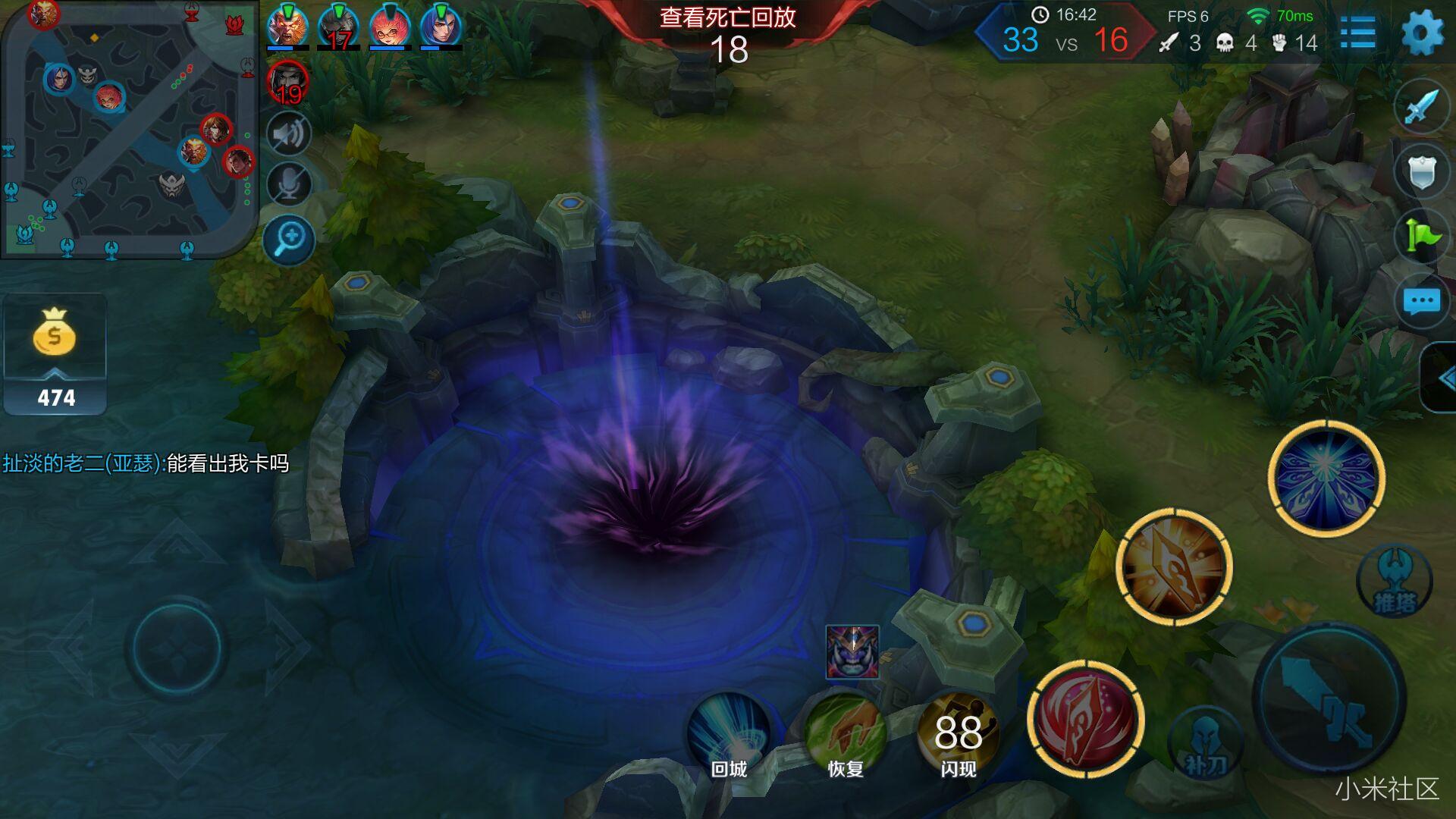Zoom the minimap with the magnifier button
This screenshot has height=819, width=1456.
pyautogui.click(x=289, y=240)
